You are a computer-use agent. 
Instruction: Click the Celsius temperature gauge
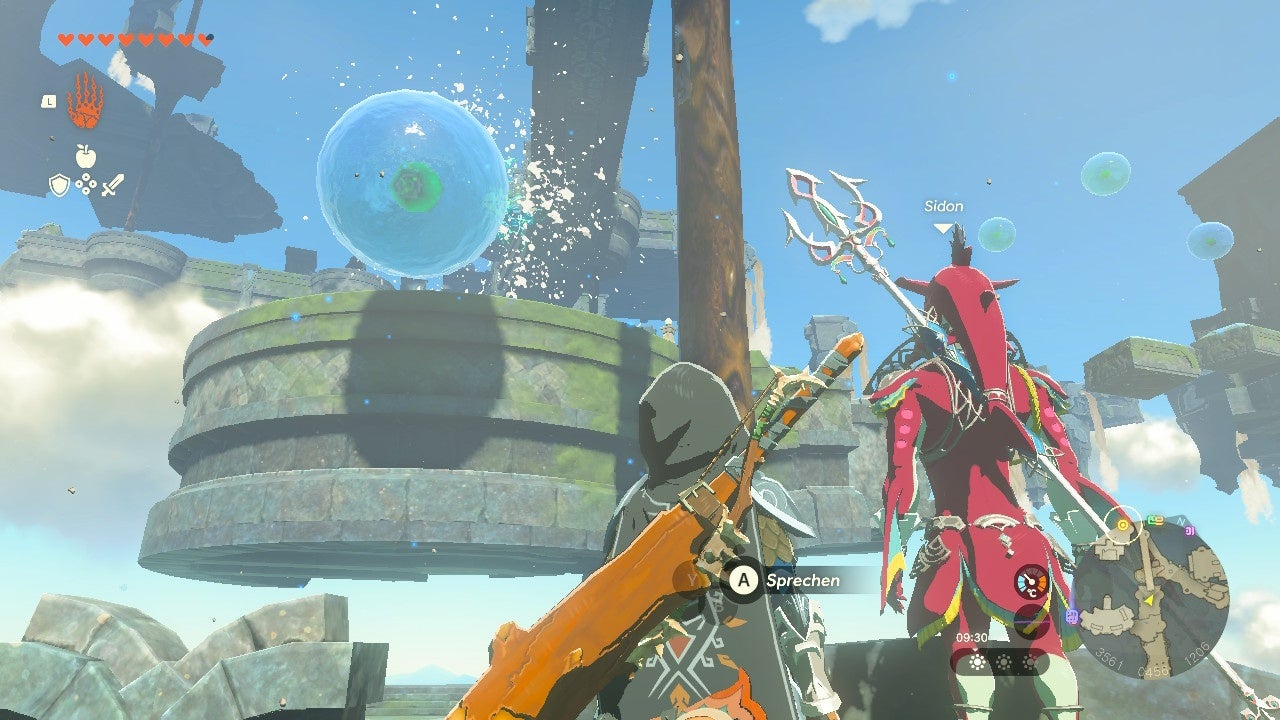tap(1031, 583)
